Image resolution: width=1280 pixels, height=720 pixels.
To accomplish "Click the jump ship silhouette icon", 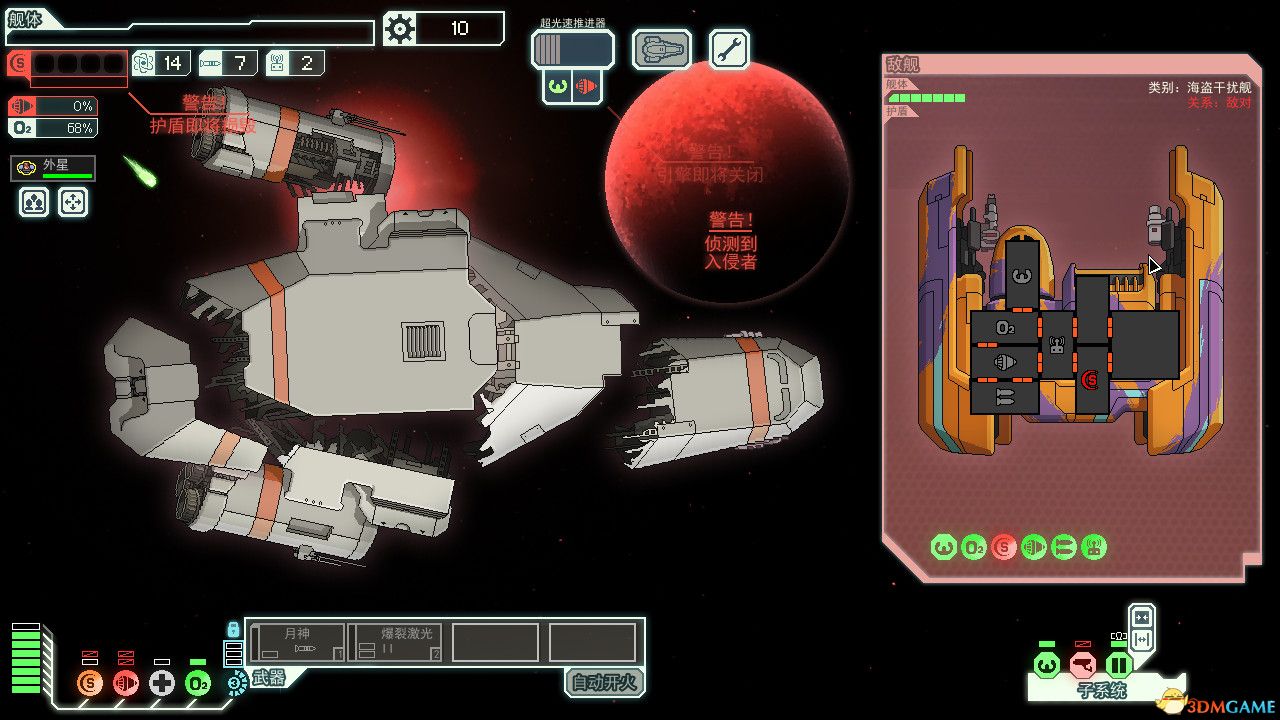I will [660, 47].
